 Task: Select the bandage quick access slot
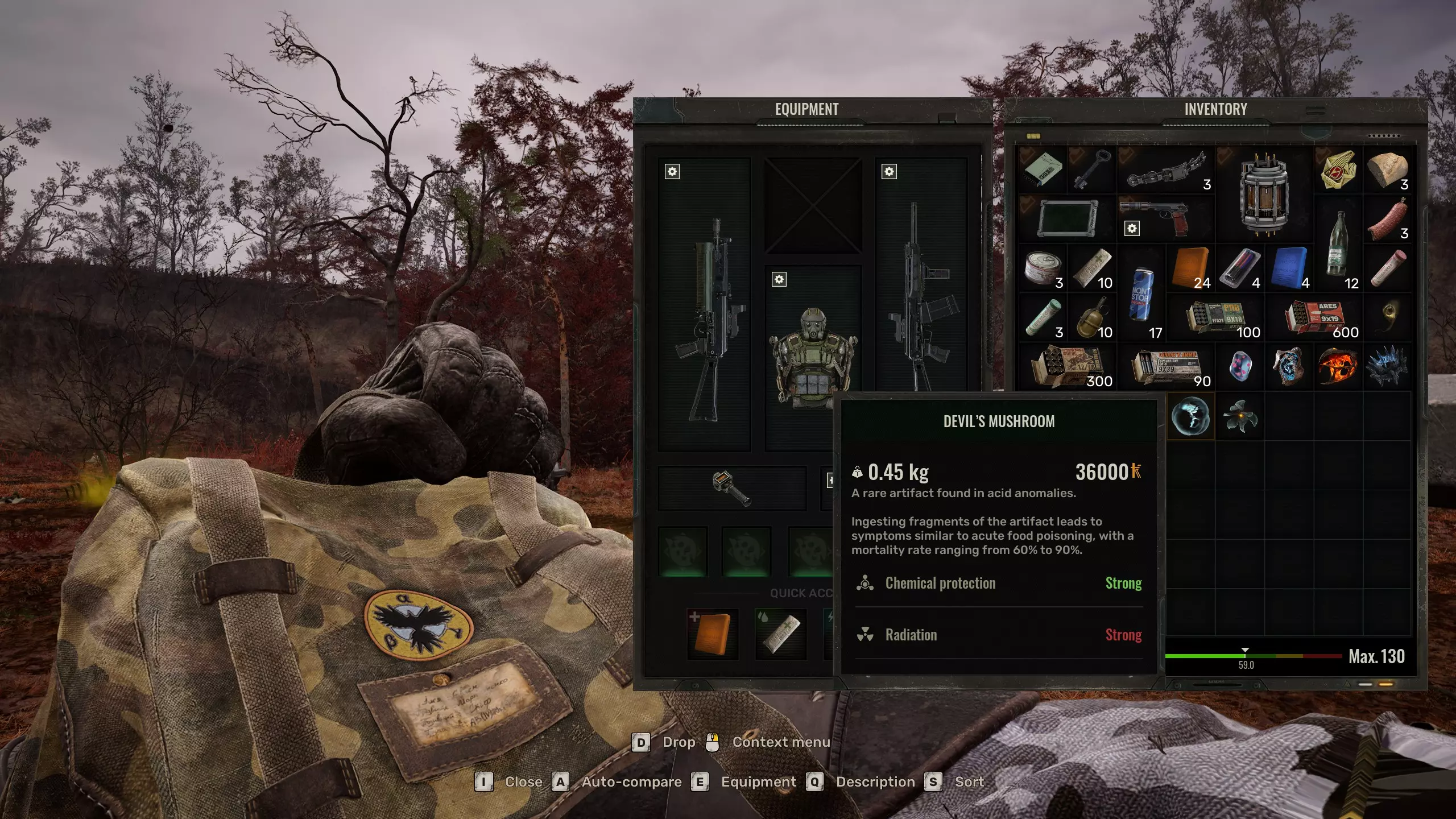click(x=780, y=634)
